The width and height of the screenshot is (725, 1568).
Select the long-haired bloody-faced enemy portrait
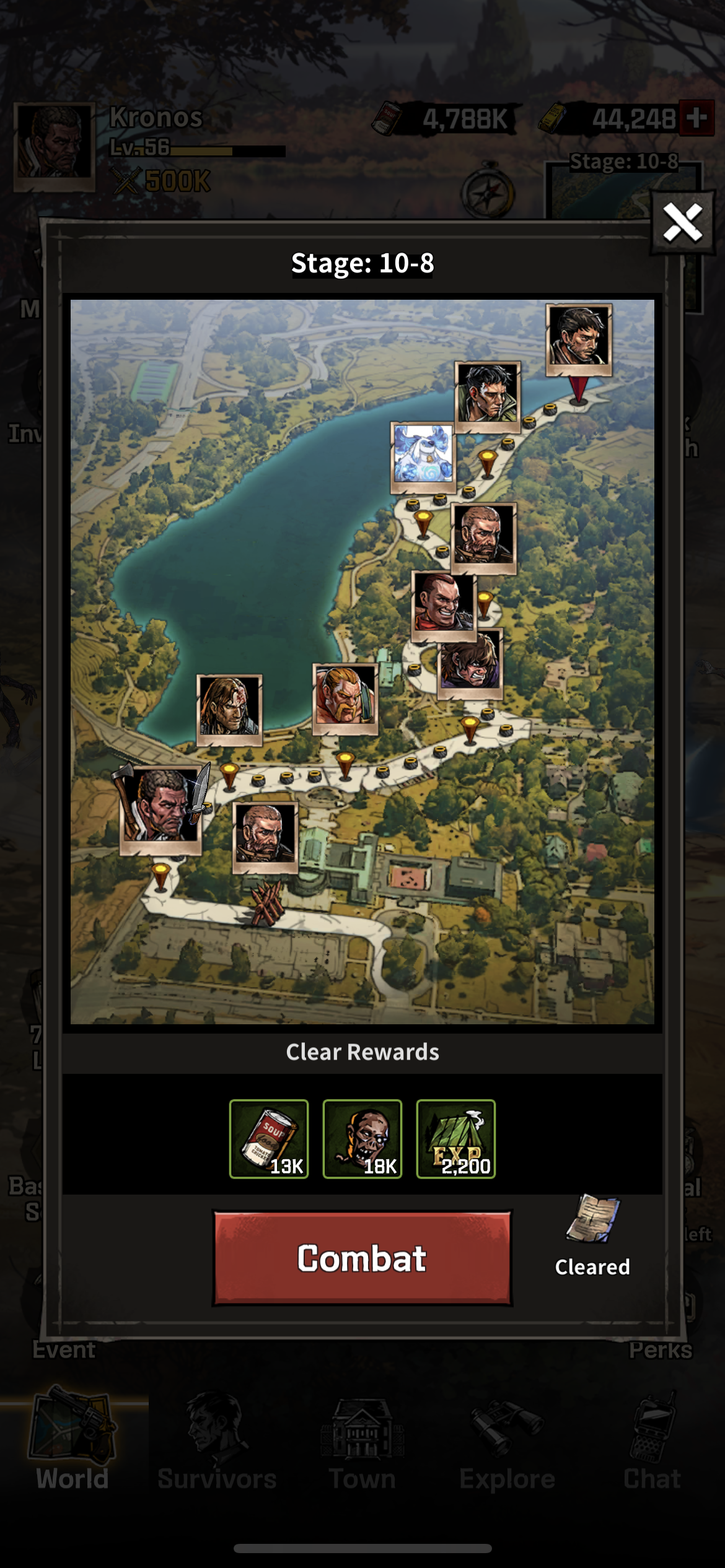coord(229,708)
